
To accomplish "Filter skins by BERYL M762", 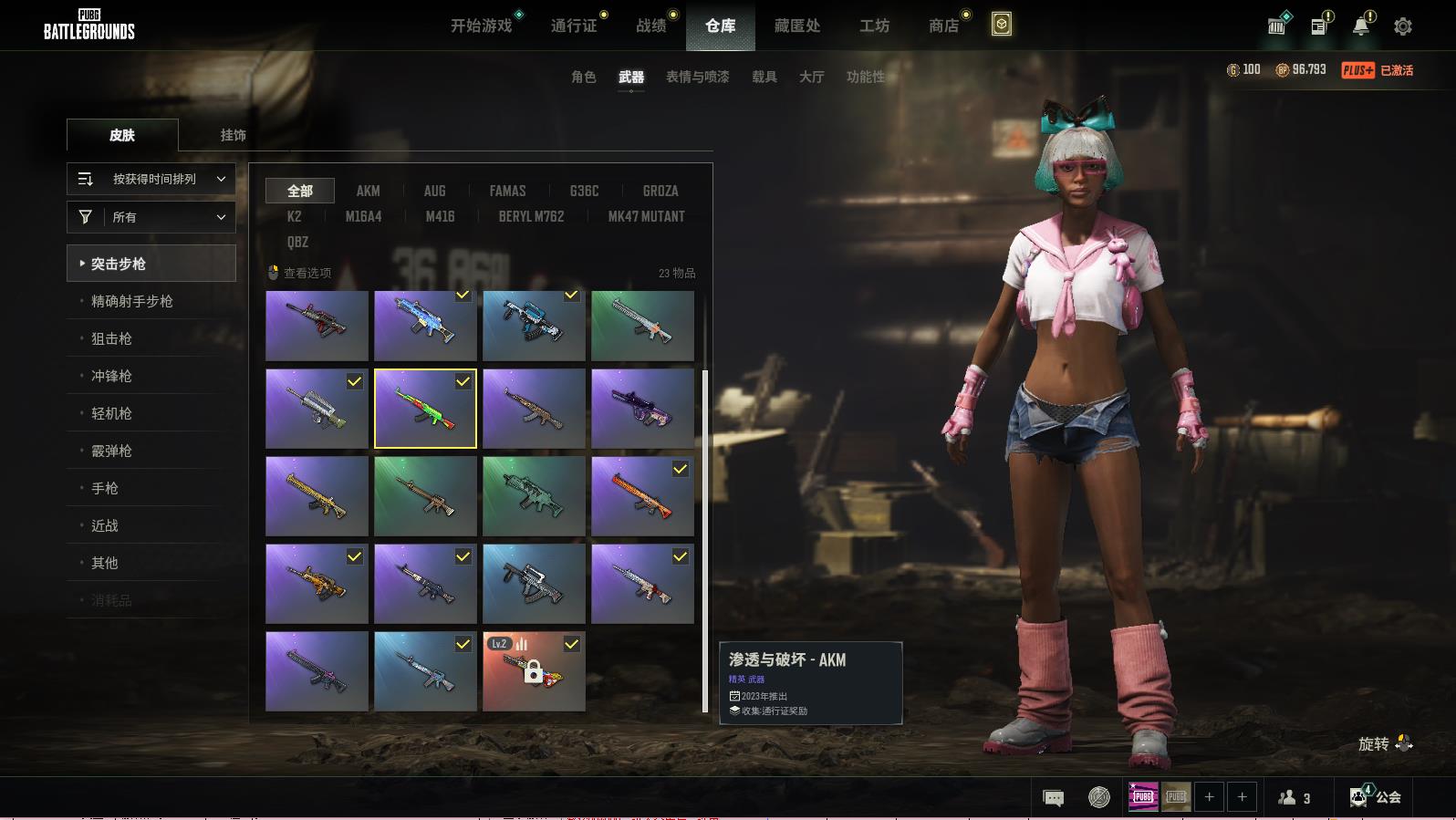I will 531,216.
